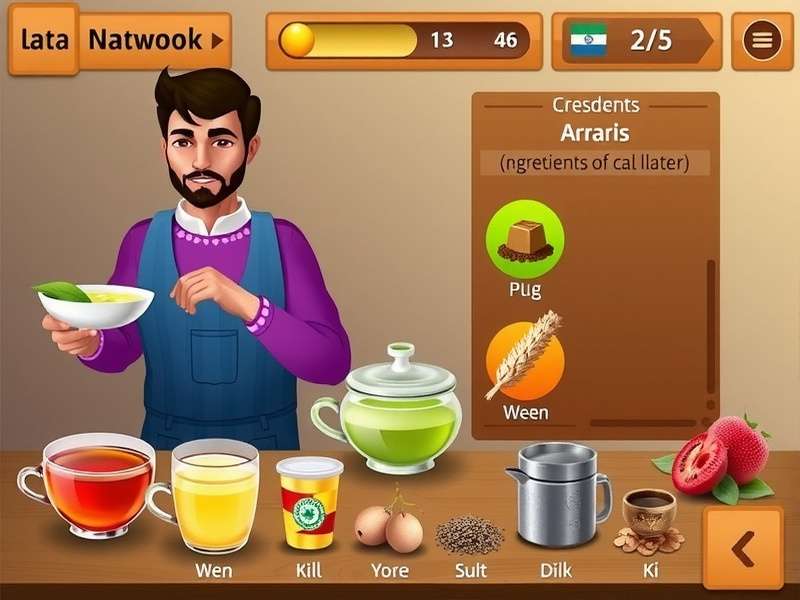The width and height of the screenshot is (800, 600).
Task: Click the orange back arrow button
Action: tap(742, 548)
